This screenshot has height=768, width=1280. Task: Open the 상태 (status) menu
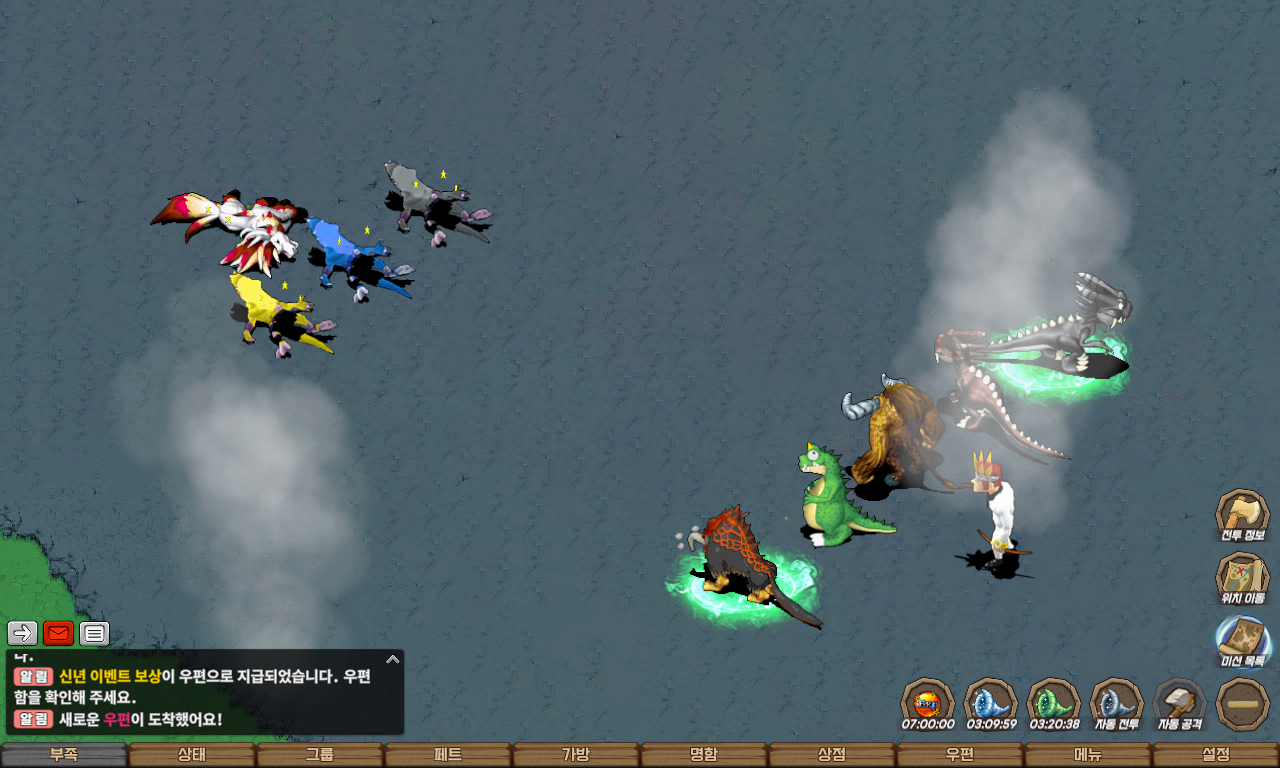pyautogui.click(x=192, y=755)
